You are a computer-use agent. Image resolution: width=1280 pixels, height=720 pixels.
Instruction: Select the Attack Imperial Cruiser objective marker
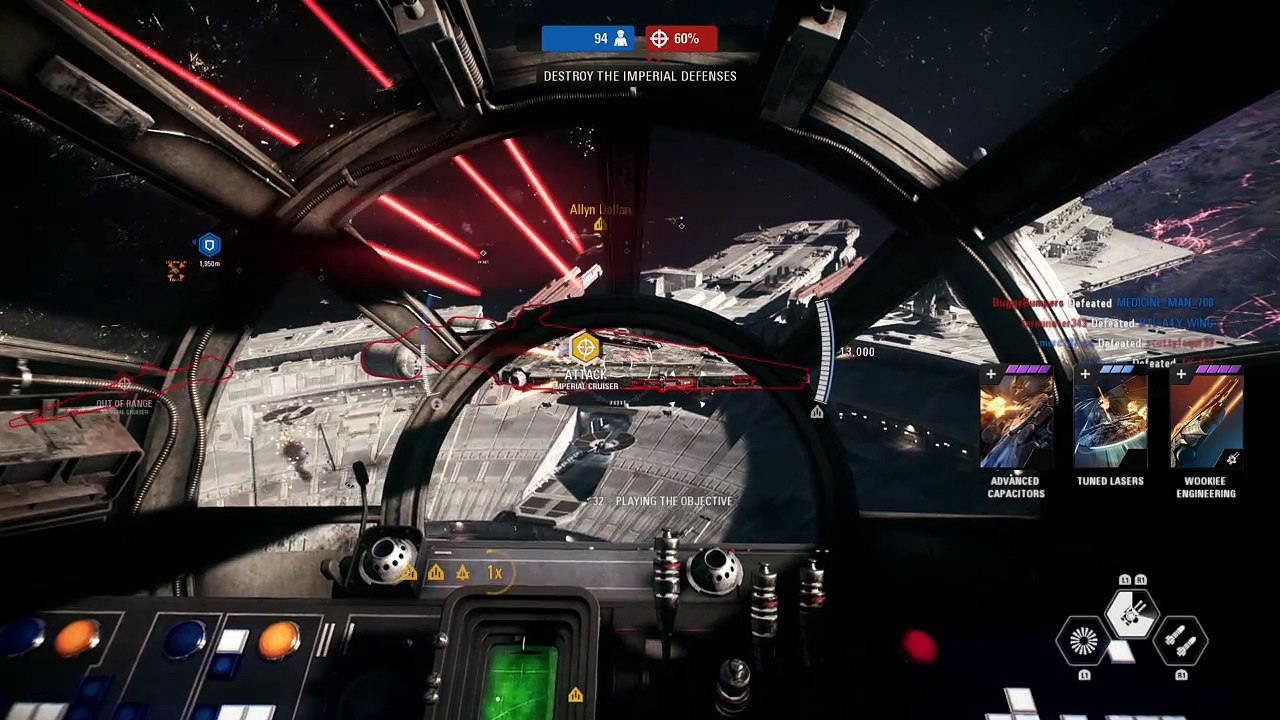pyautogui.click(x=585, y=348)
